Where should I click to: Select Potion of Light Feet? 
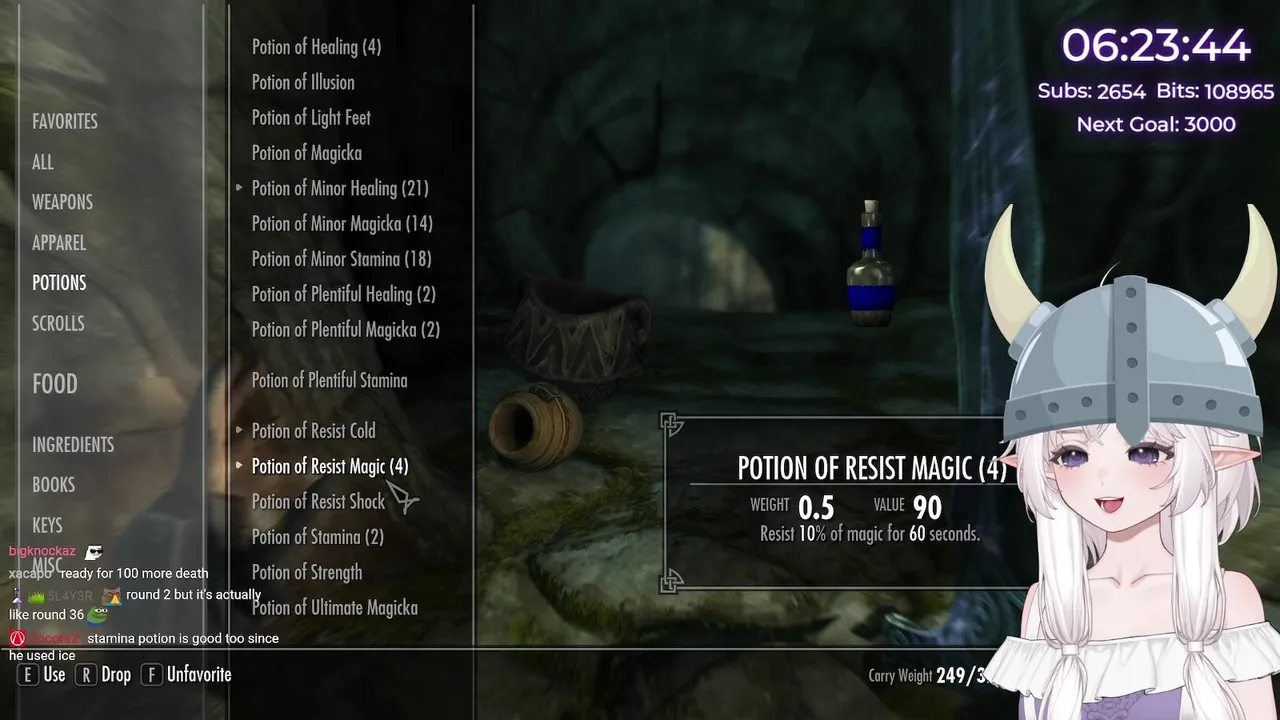click(x=311, y=118)
